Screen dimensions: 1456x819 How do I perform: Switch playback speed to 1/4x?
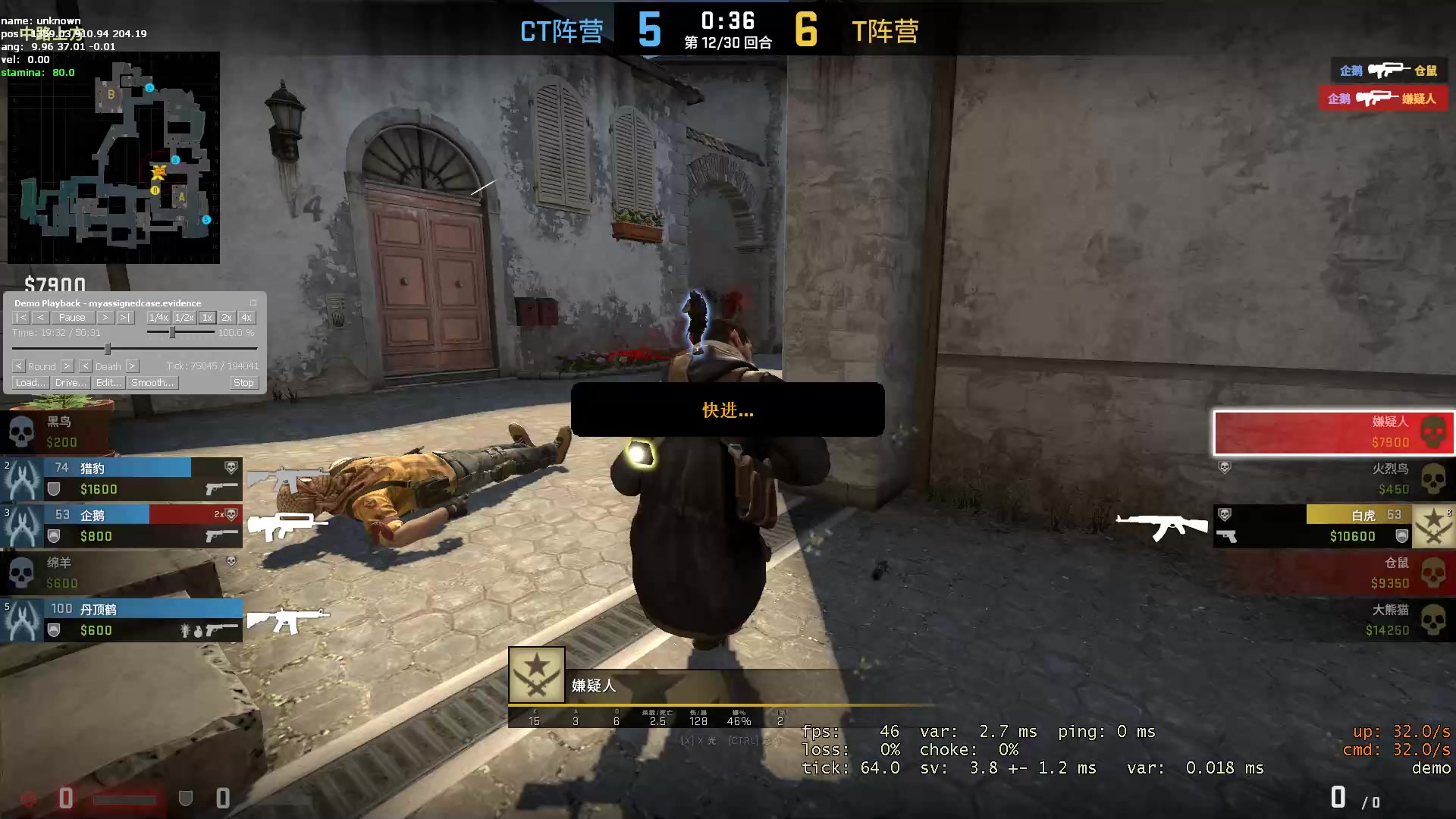158,318
